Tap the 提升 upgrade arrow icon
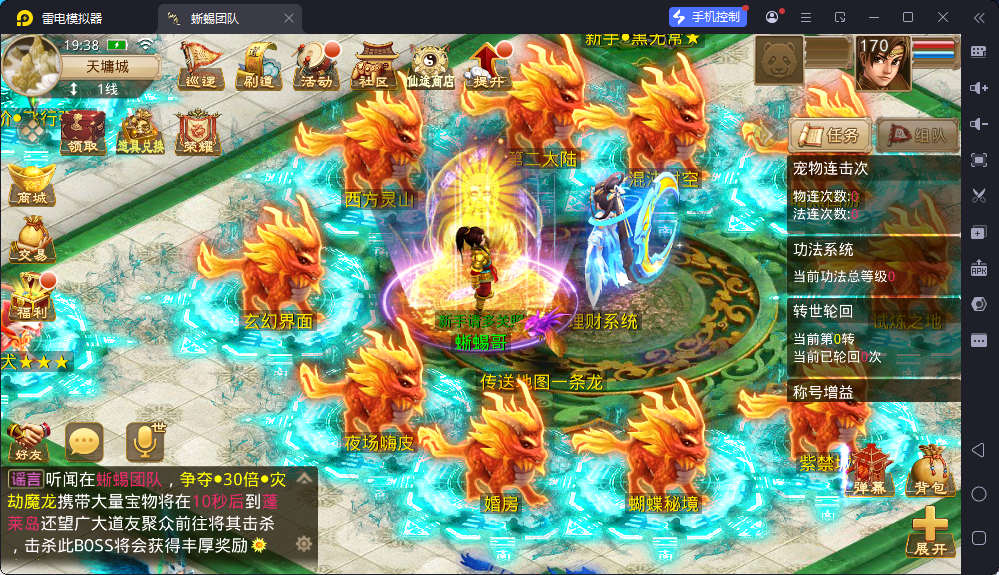 (x=490, y=66)
